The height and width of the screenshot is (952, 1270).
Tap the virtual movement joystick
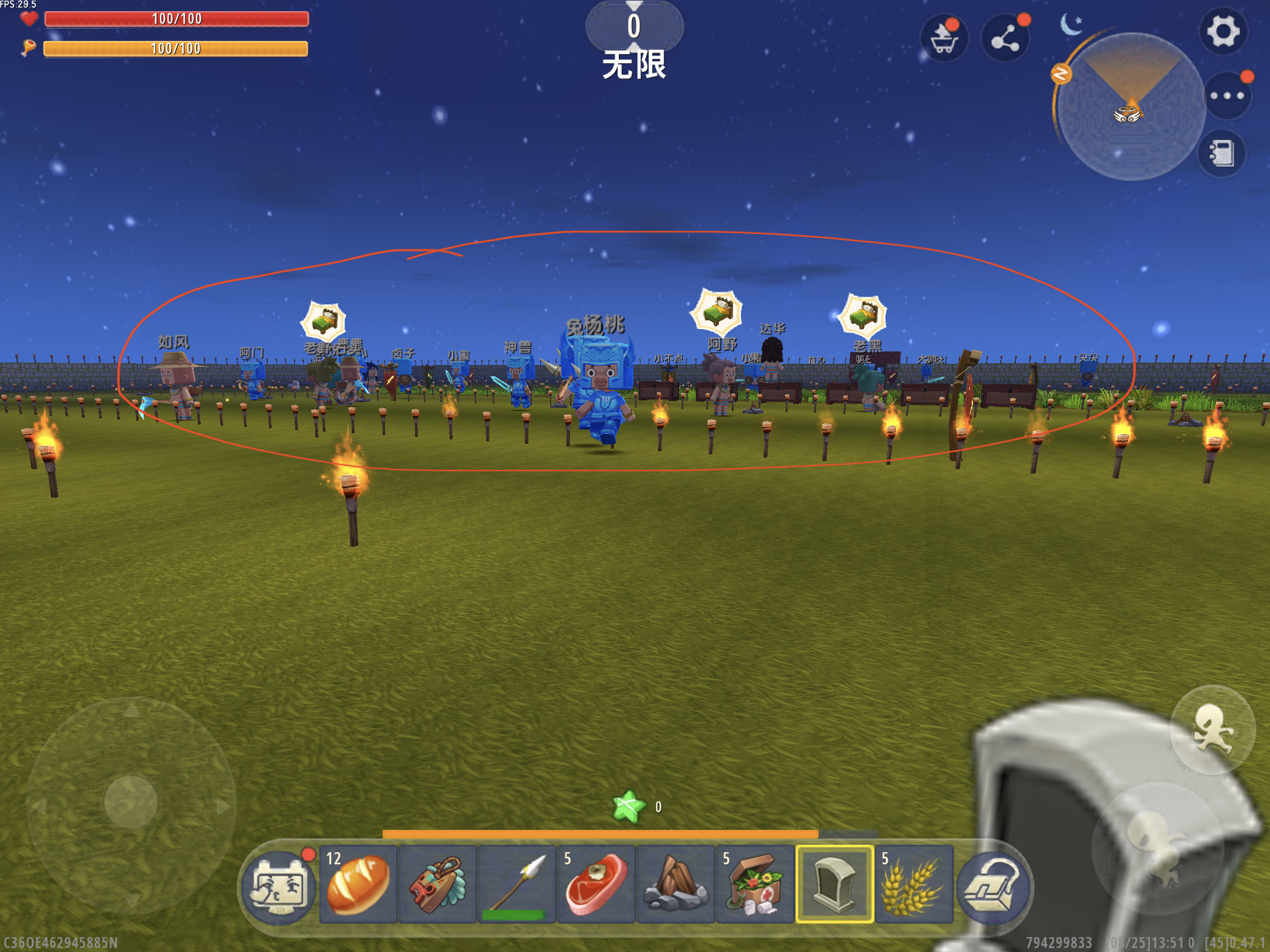point(131,802)
